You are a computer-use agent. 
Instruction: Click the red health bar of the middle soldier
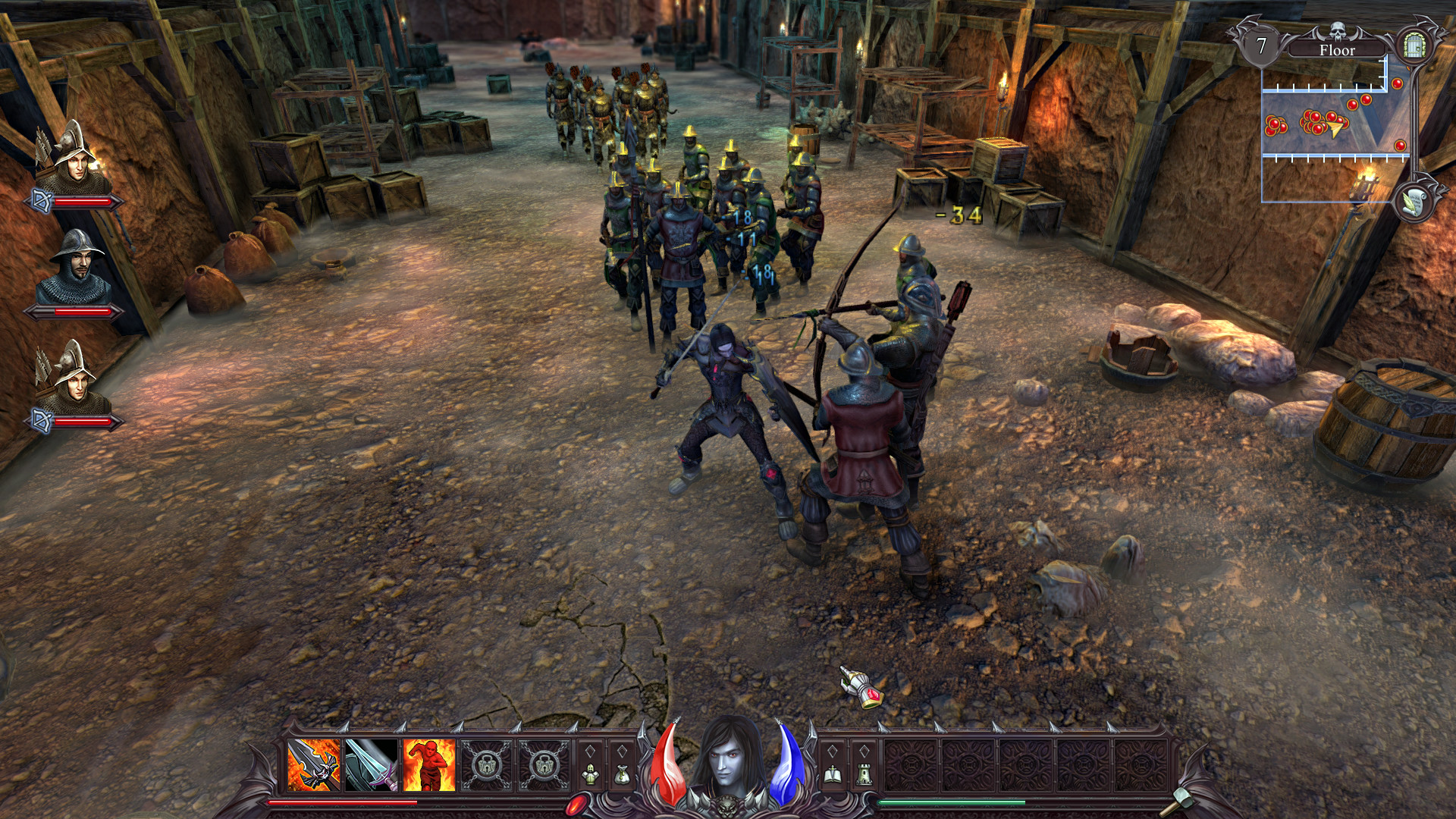click(x=76, y=311)
